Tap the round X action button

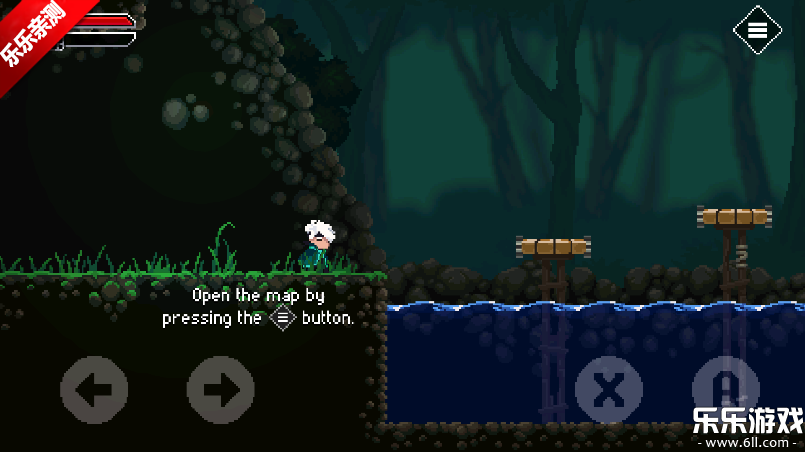[608, 389]
